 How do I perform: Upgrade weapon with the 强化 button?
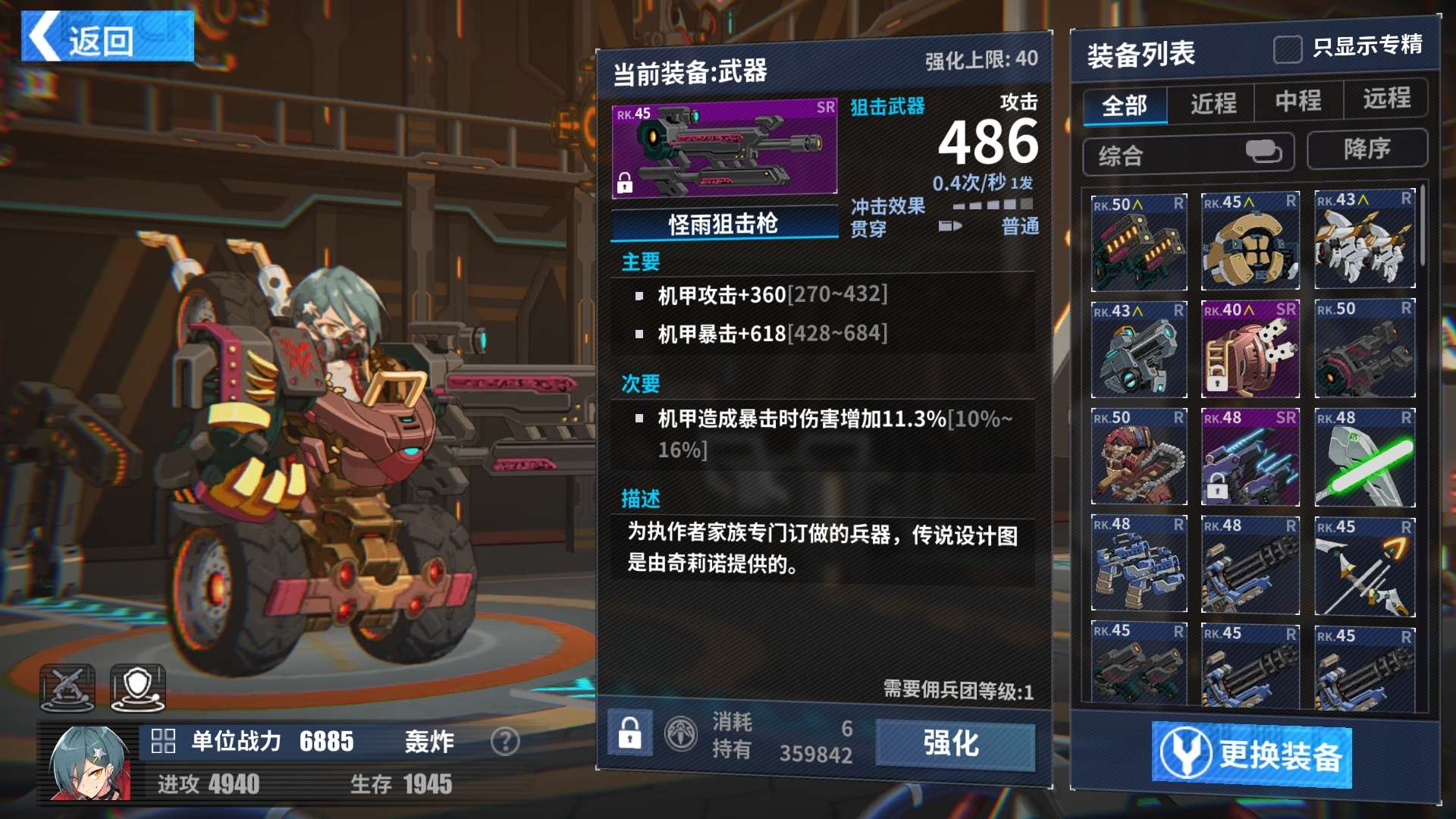954,743
